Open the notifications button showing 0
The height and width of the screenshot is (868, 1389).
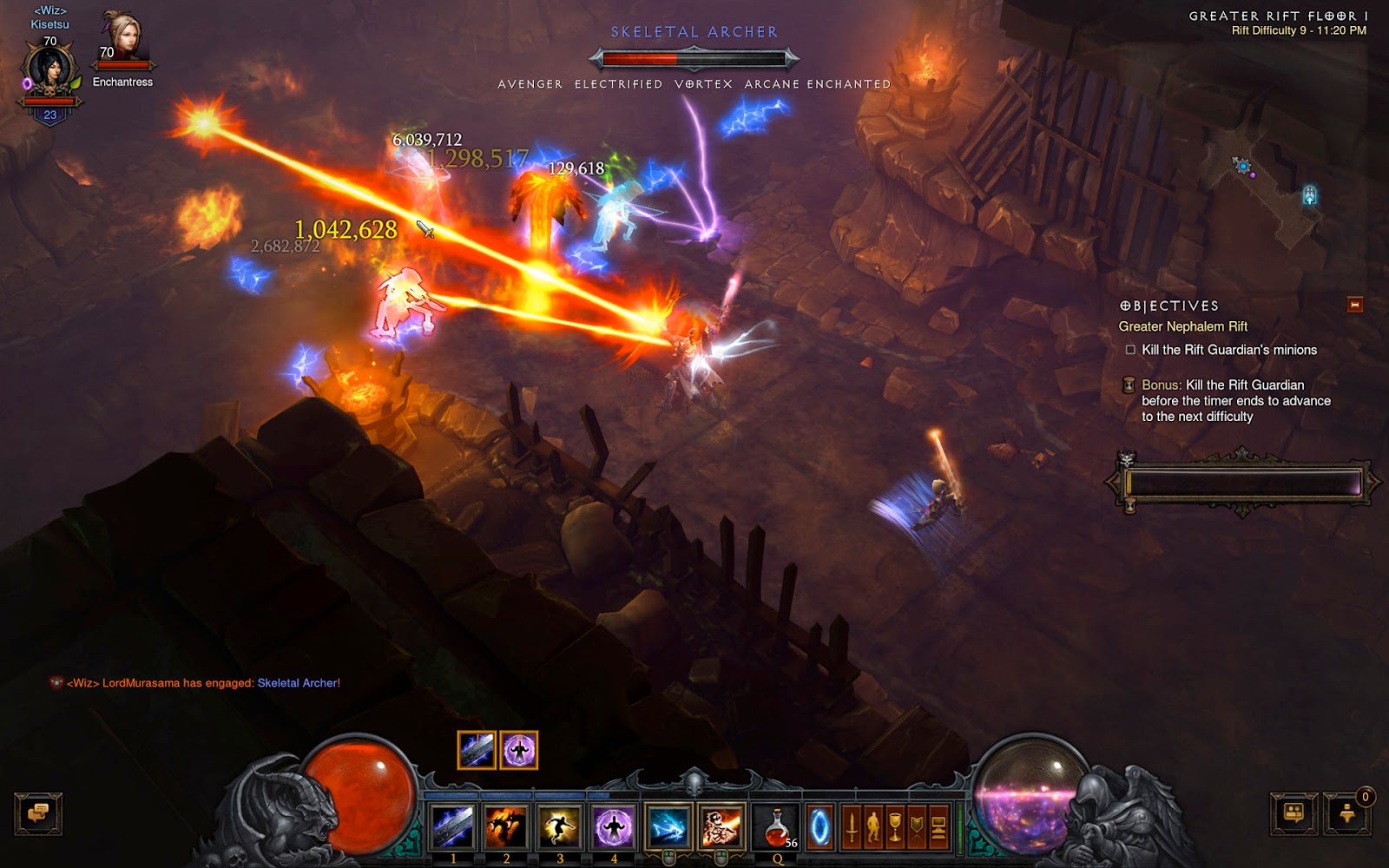1348,813
